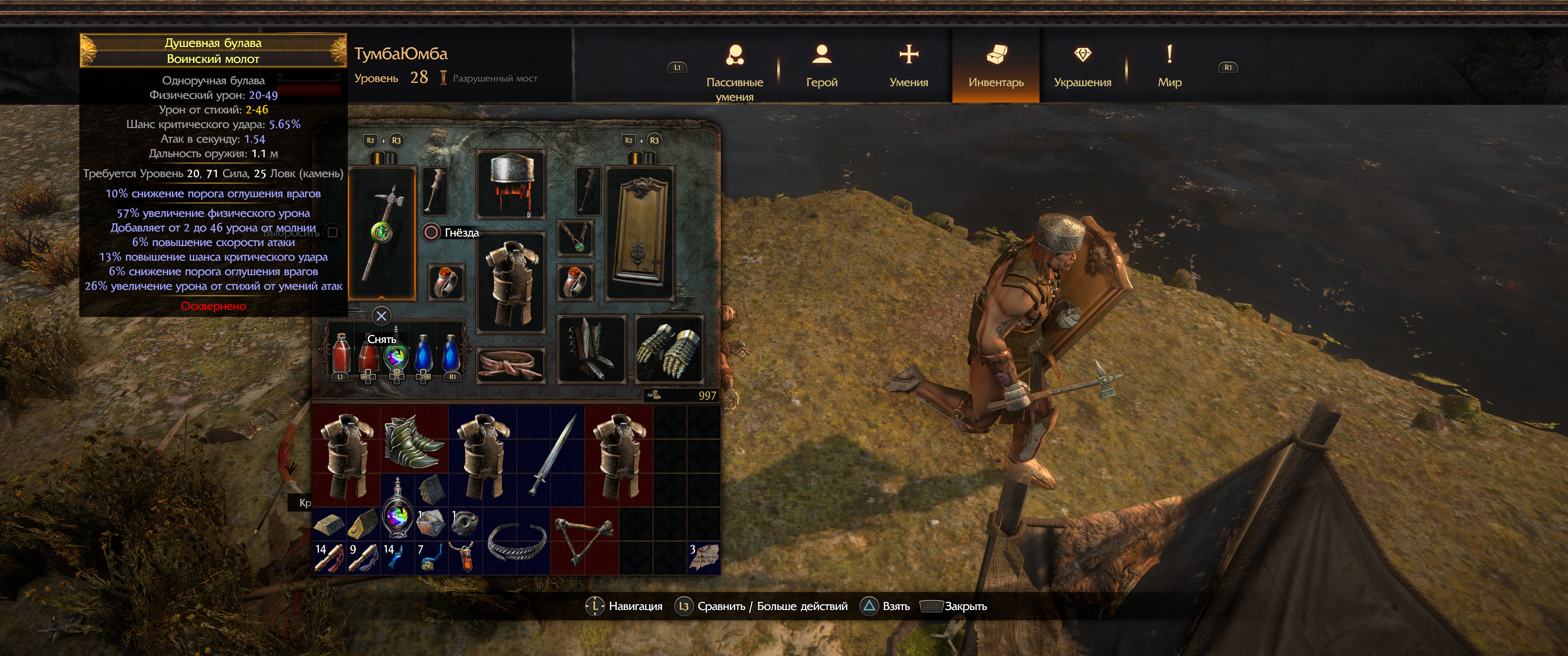The width and height of the screenshot is (1568, 656).
Task: Choose the metal circlet in inventory
Action: coord(517,540)
